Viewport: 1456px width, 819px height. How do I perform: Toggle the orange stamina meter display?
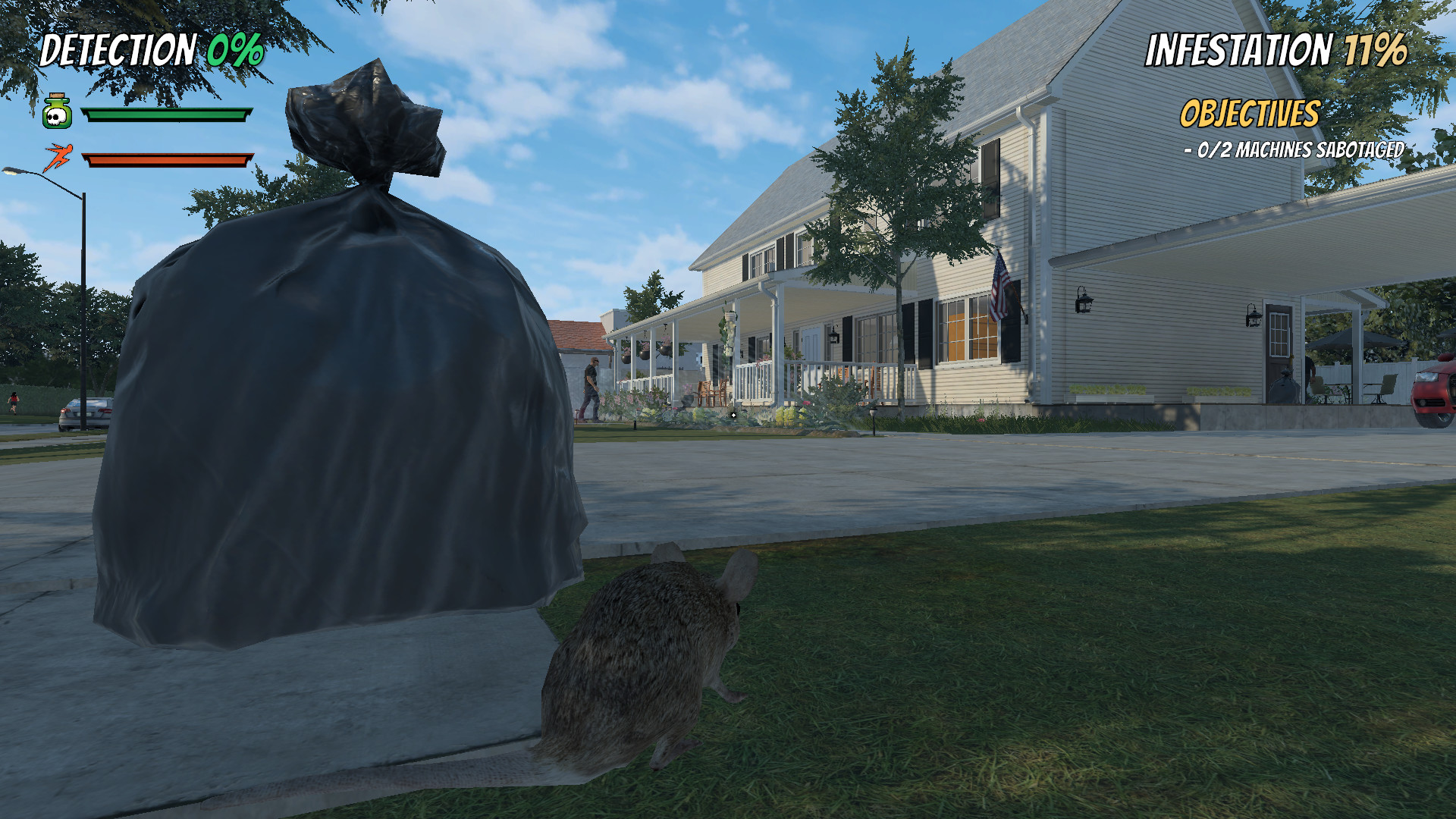tap(168, 161)
